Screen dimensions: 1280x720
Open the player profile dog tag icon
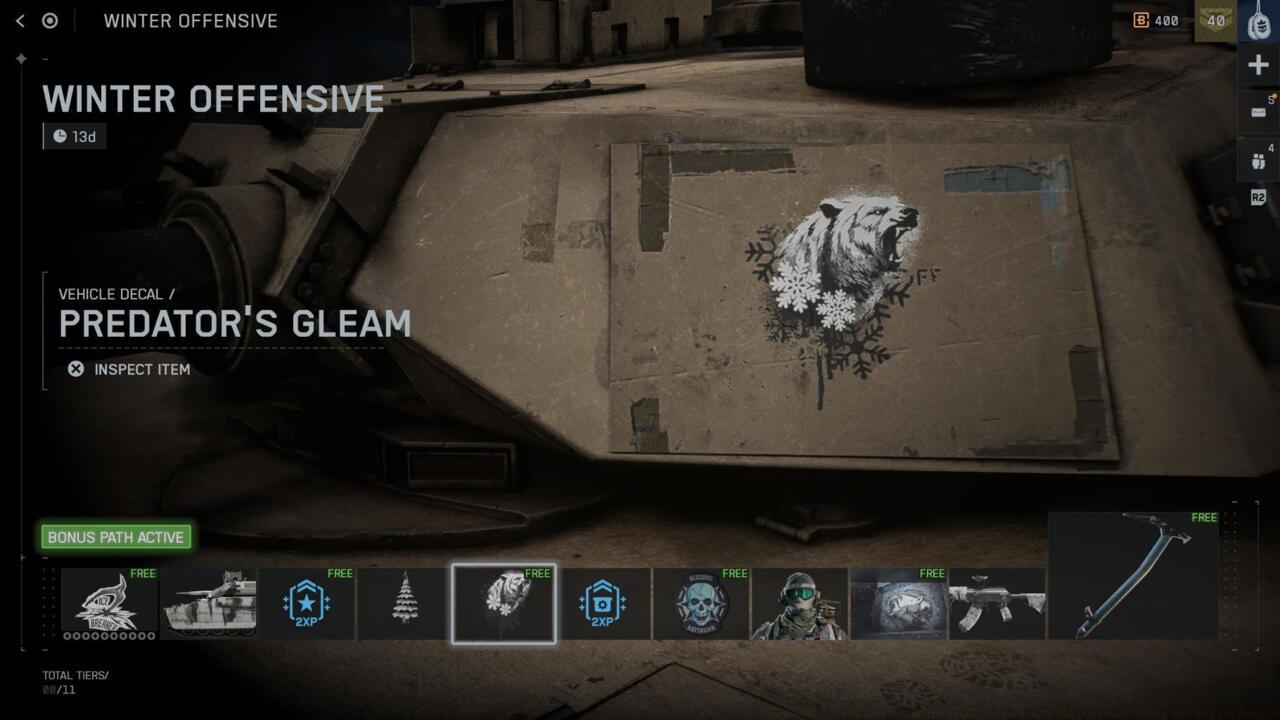(x=1258, y=21)
